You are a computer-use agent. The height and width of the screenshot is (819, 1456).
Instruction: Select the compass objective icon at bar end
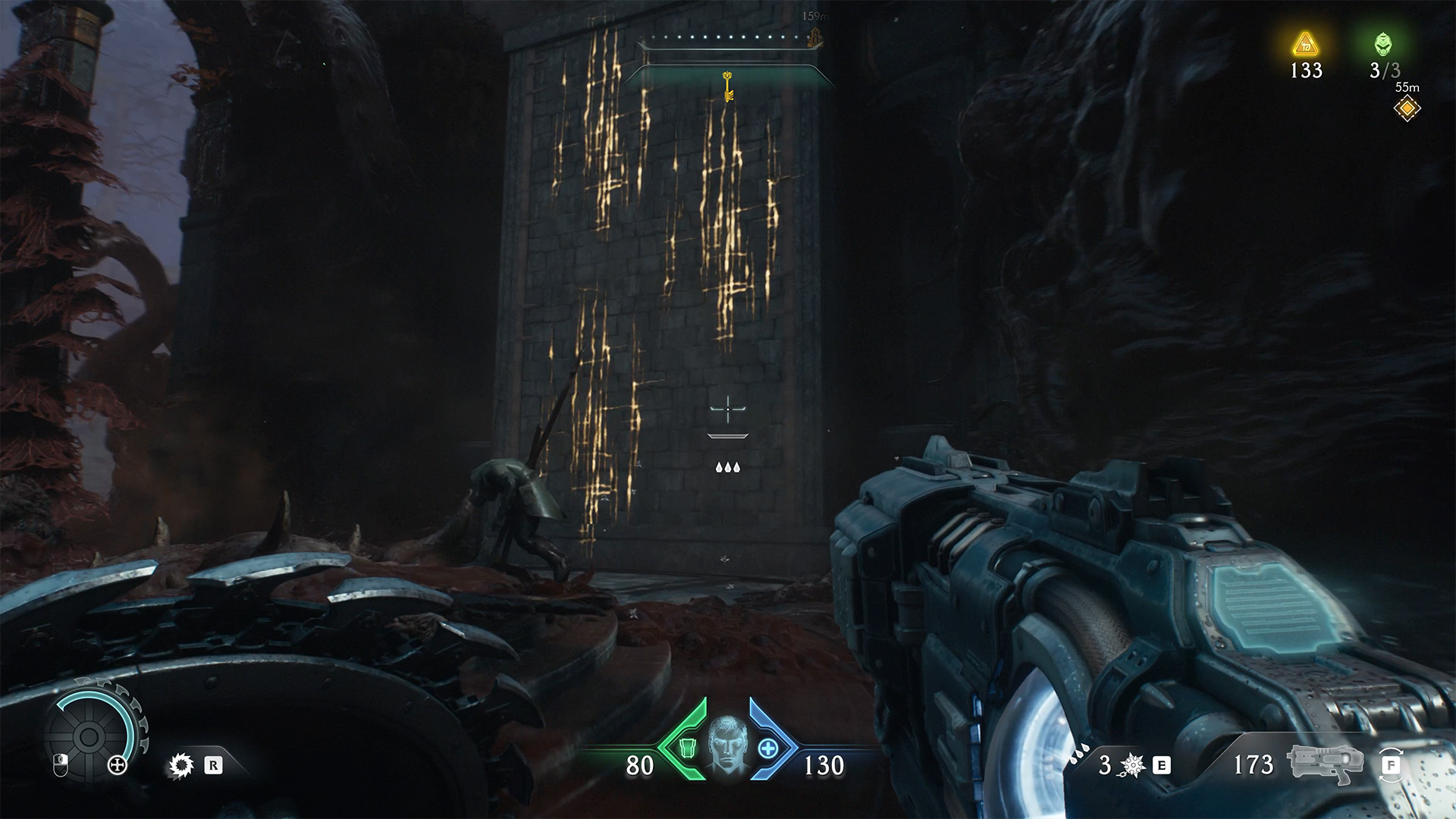pos(816,37)
